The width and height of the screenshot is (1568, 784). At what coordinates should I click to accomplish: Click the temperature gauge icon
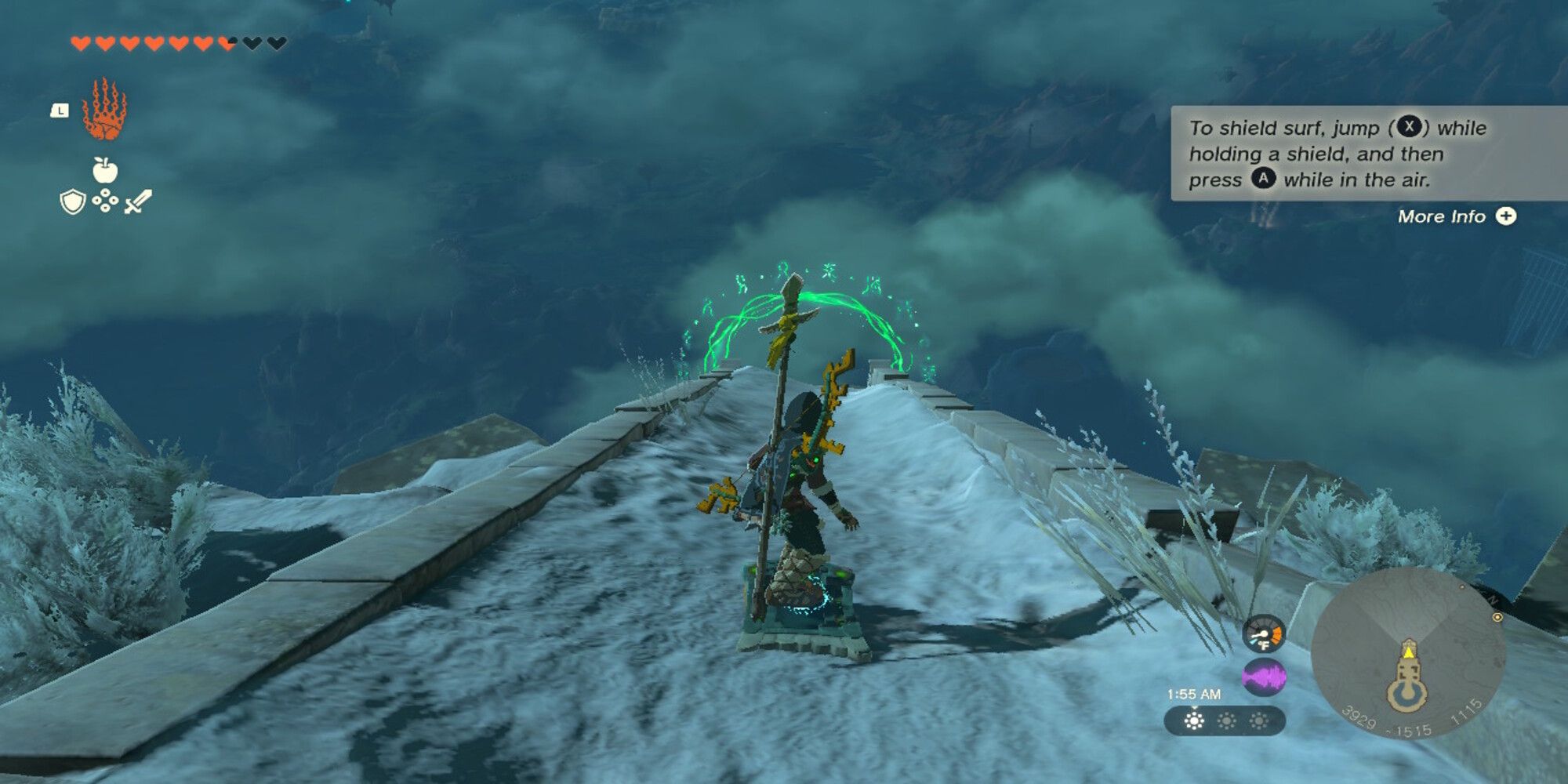[1264, 635]
